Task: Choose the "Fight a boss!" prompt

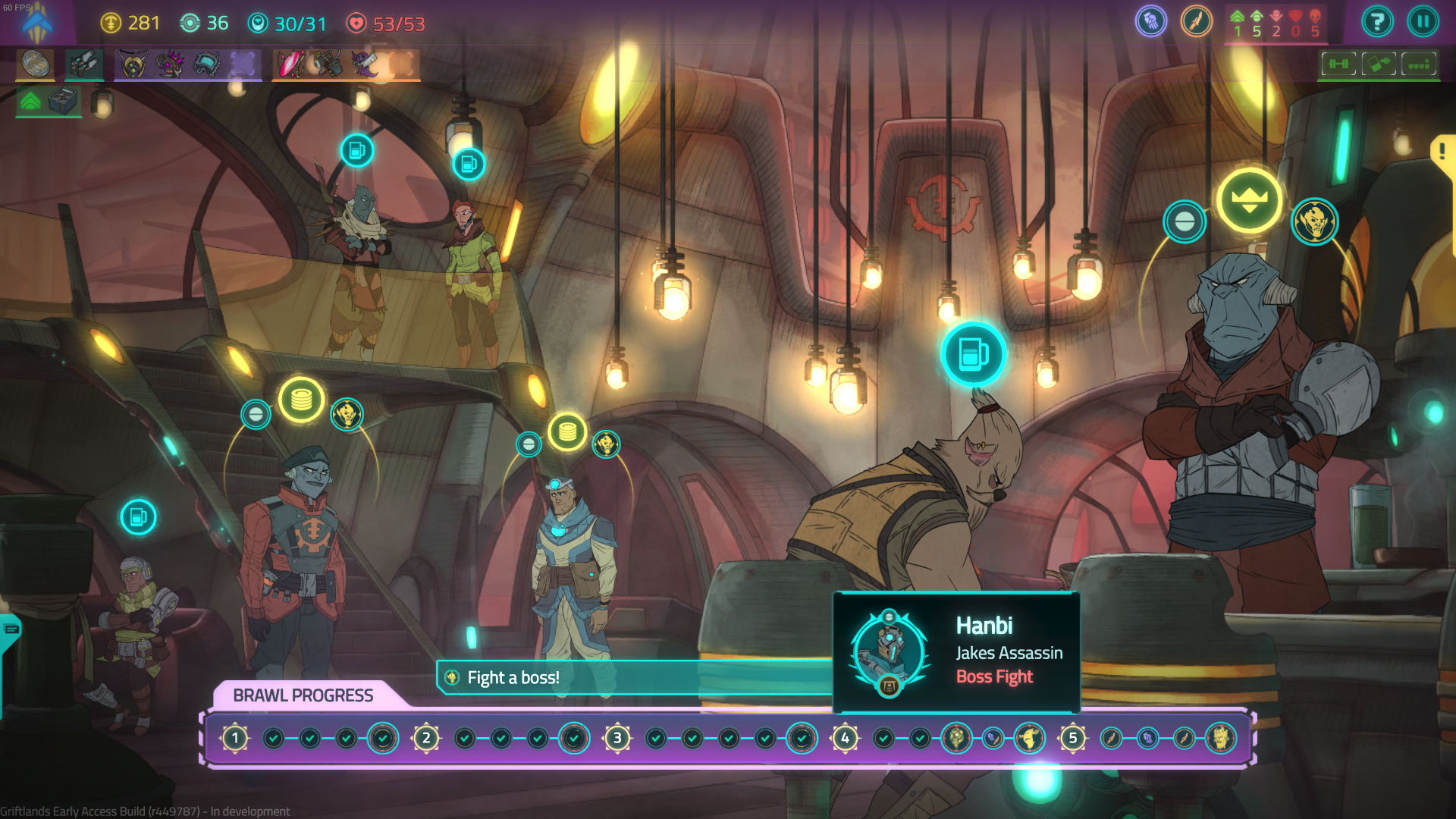Action: click(513, 677)
